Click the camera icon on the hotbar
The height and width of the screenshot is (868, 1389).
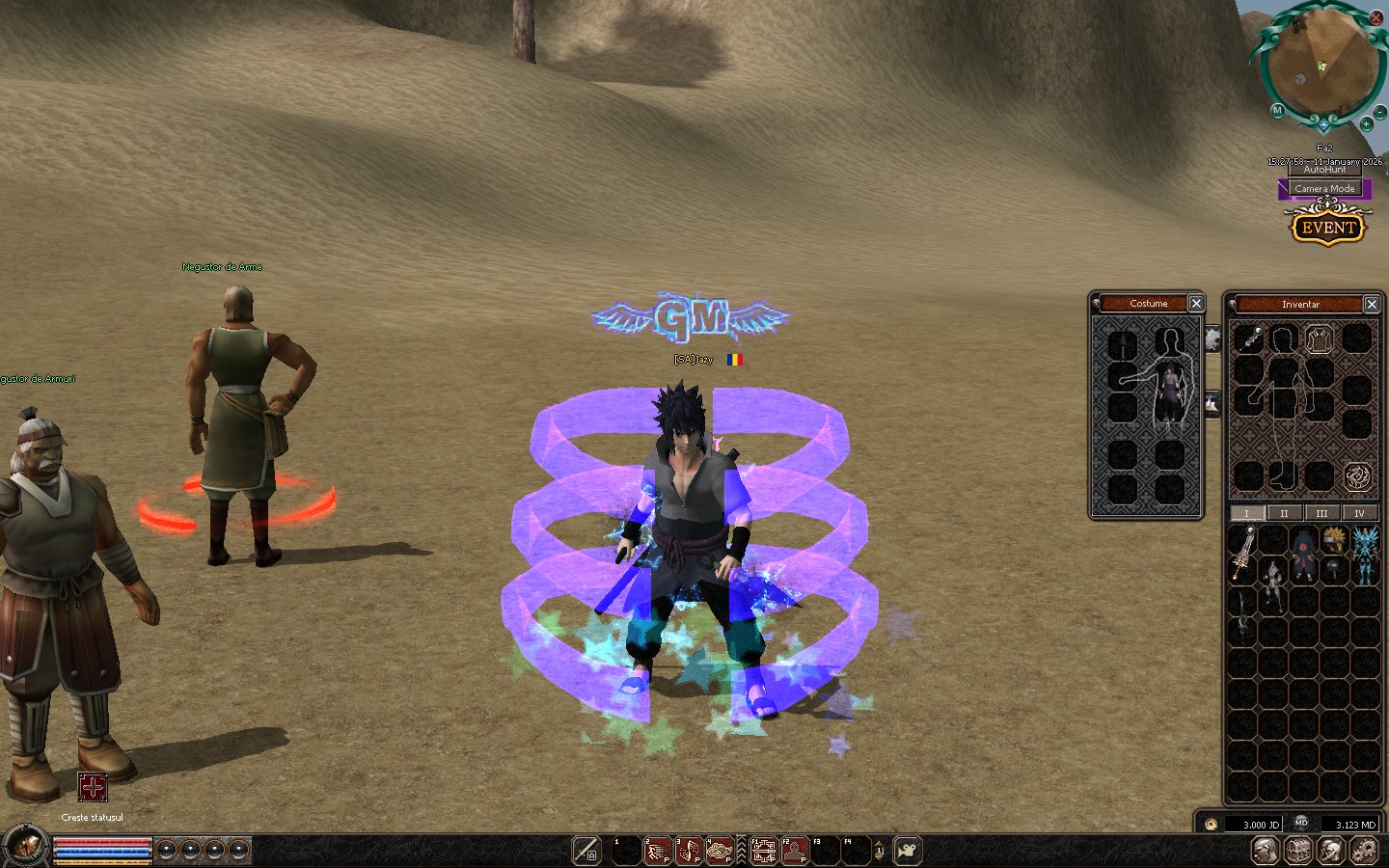(907, 851)
